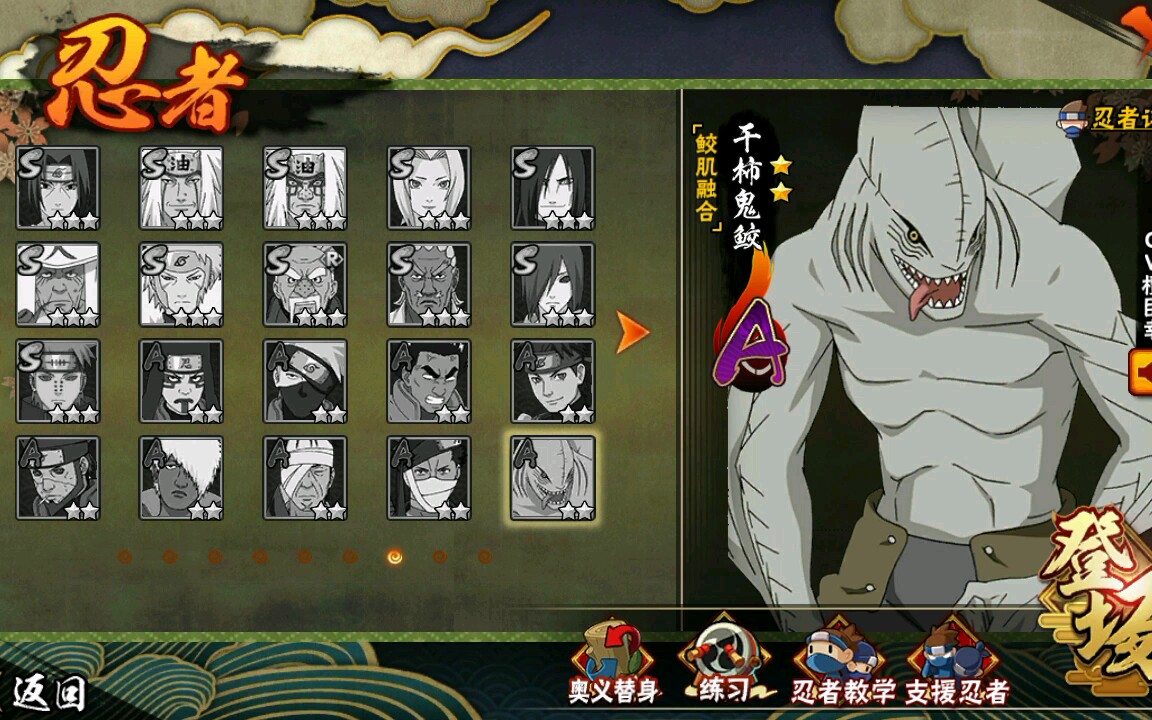Choose Zabuza with the bandage mask
The height and width of the screenshot is (720, 1152).
[429, 478]
